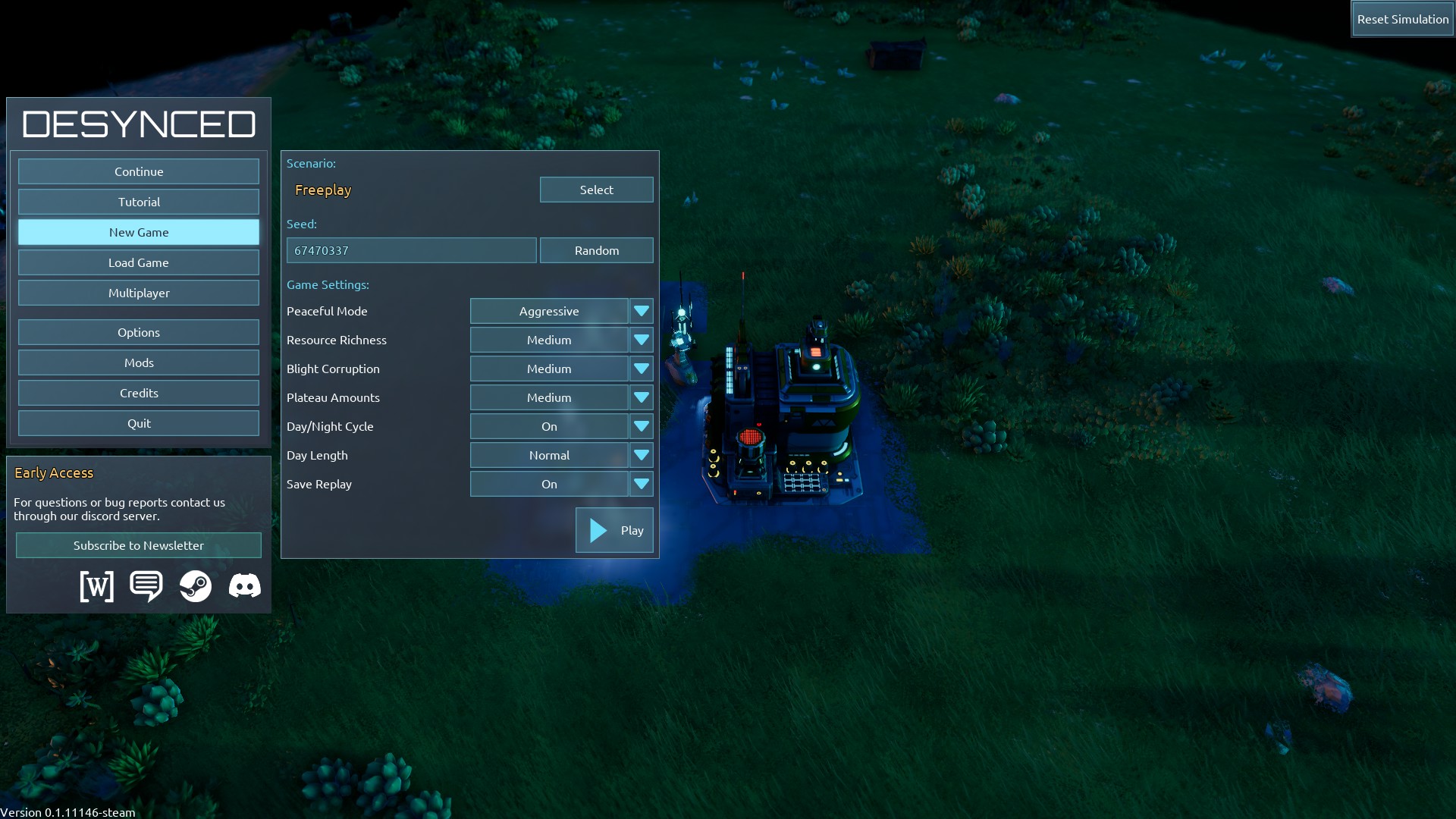1456x819 pixels.
Task: Click the scenario Select button
Action: 596,190
